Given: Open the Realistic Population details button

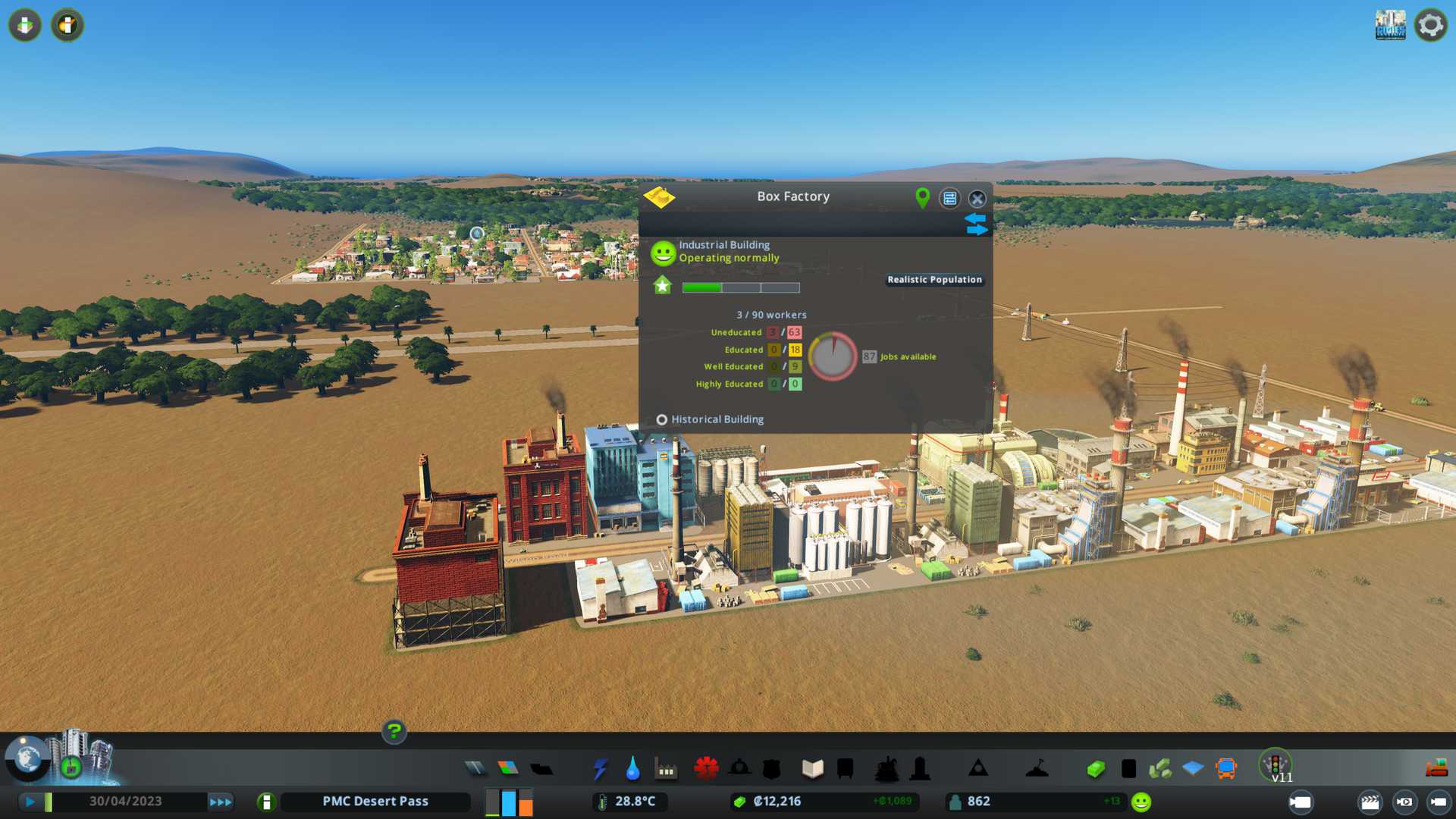Looking at the screenshot, I should 934,280.
